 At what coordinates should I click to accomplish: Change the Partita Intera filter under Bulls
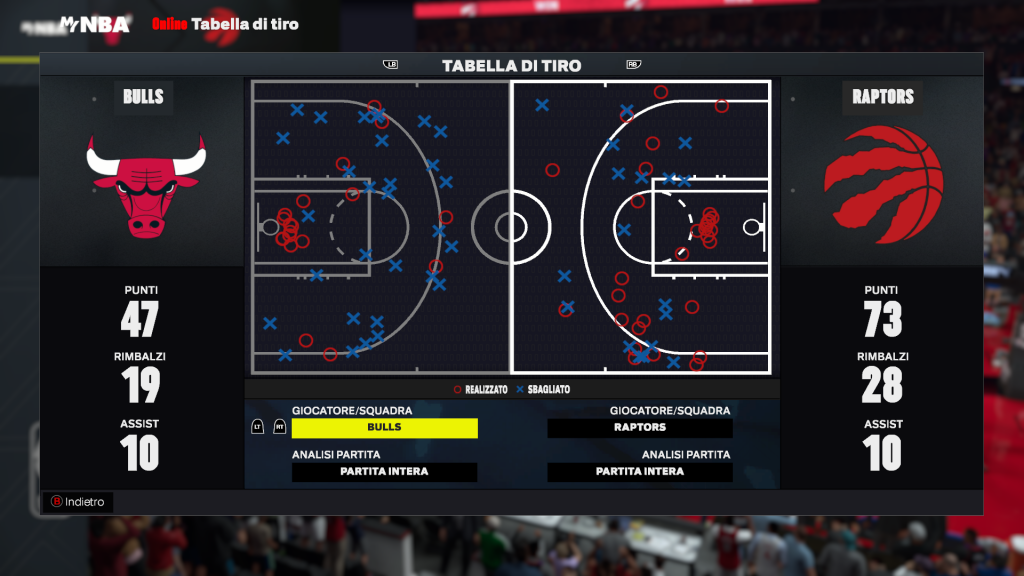pos(384,472)
